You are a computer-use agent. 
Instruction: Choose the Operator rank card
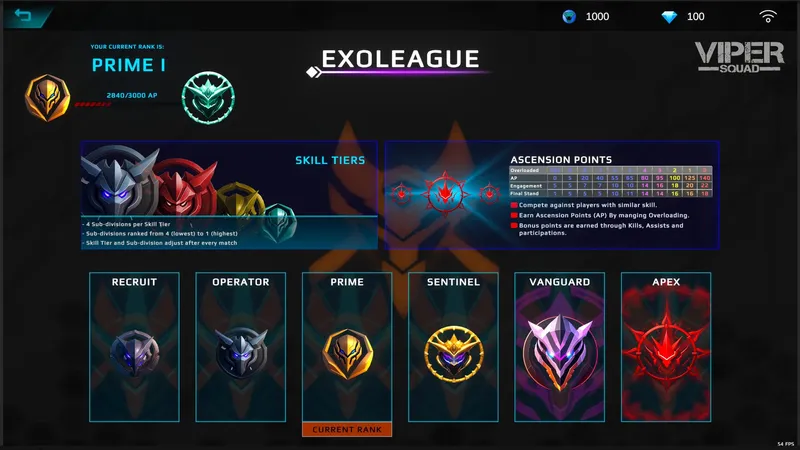pyautogui.click(x=241, y=346)
